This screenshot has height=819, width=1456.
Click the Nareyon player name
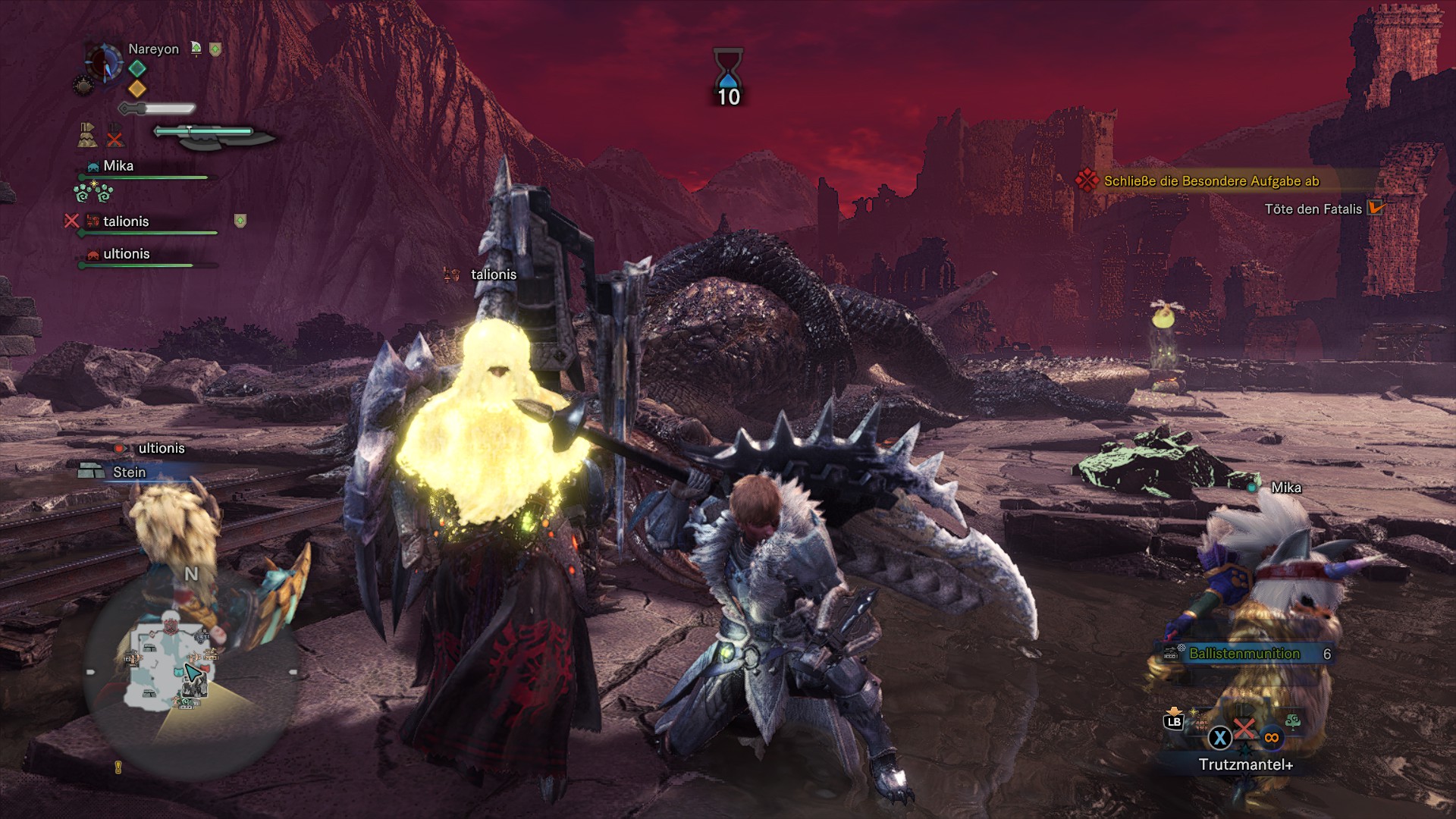click(x=153, y=49)
